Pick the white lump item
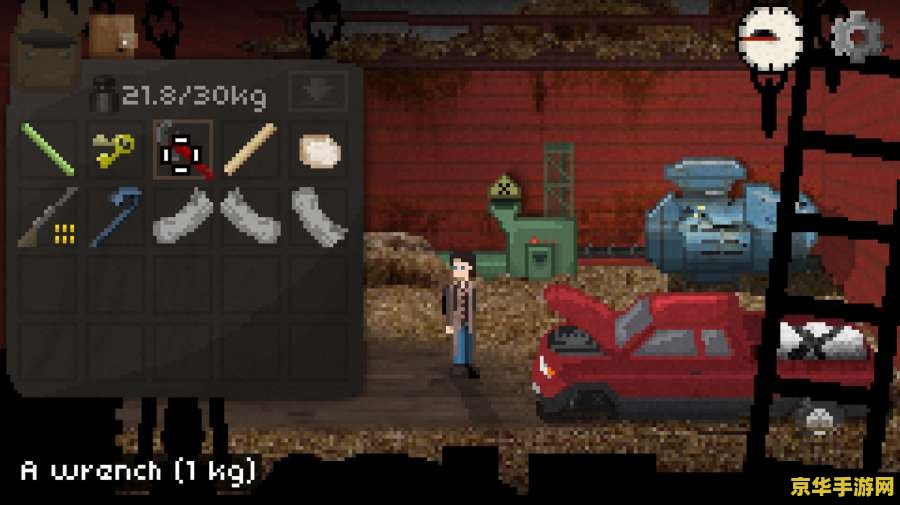Image resolution: width=900 pixels, height=505 pixels. coord(318,150)
